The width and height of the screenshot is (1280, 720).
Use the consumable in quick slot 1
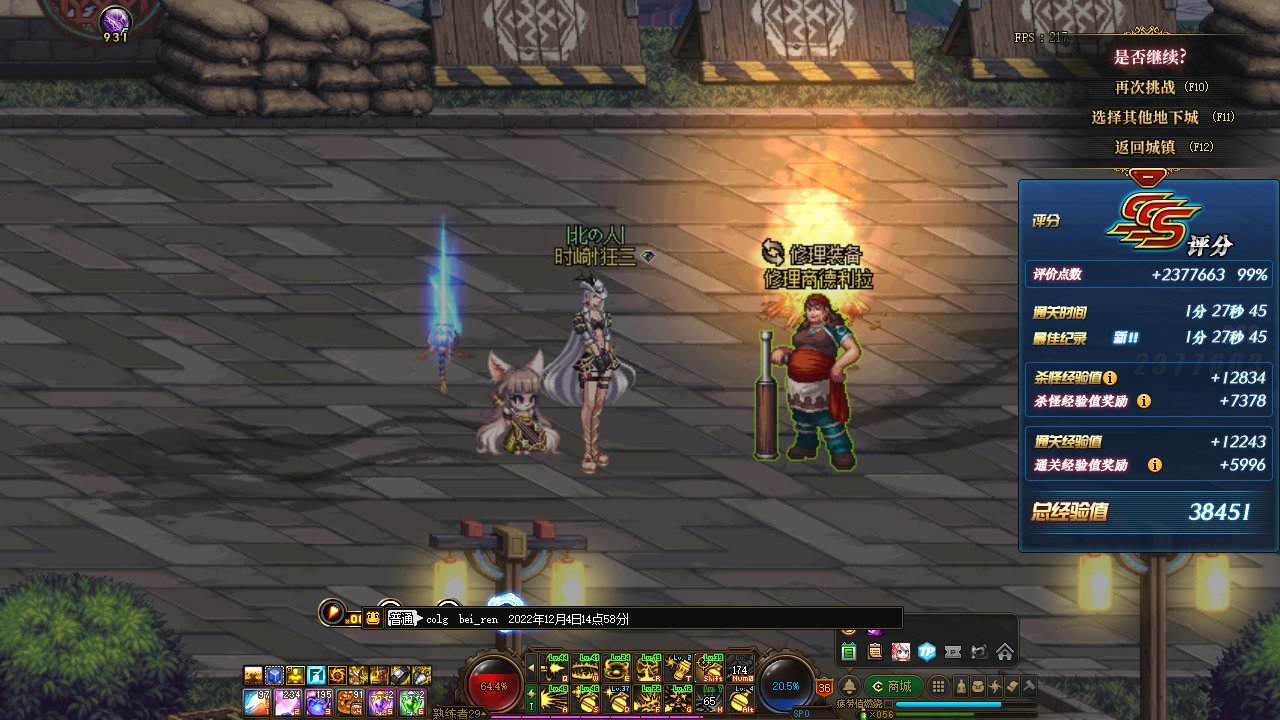[x=257, y=702]
